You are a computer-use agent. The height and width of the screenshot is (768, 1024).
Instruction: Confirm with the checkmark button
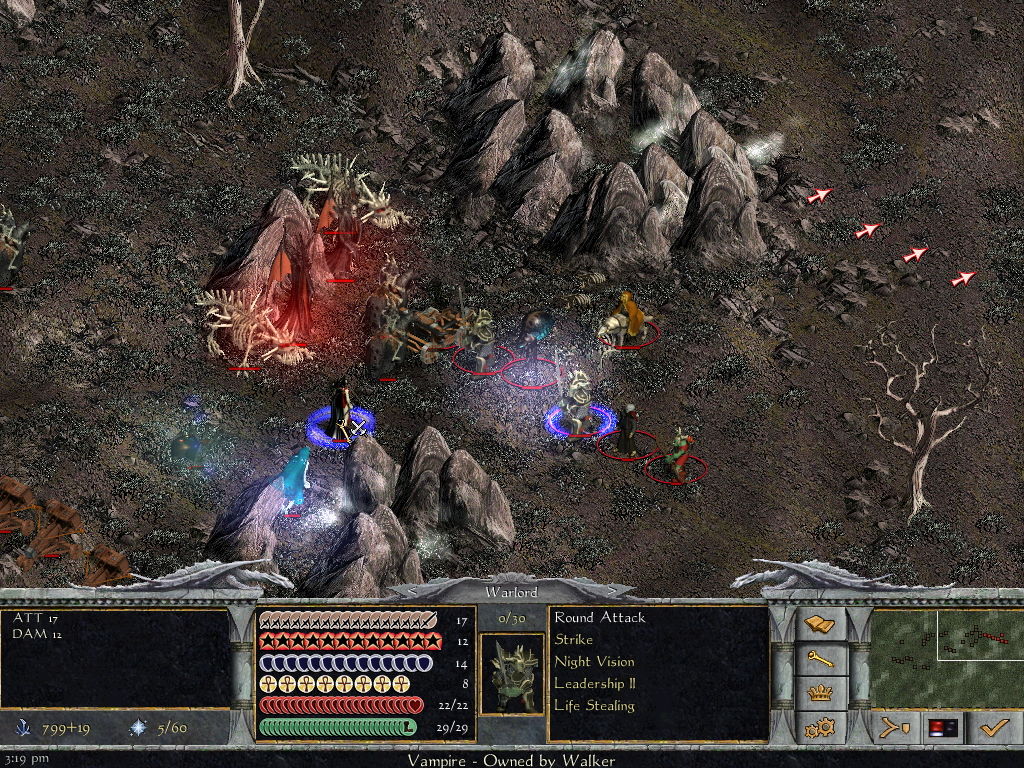pyautogui.click(x=995, y=728)
